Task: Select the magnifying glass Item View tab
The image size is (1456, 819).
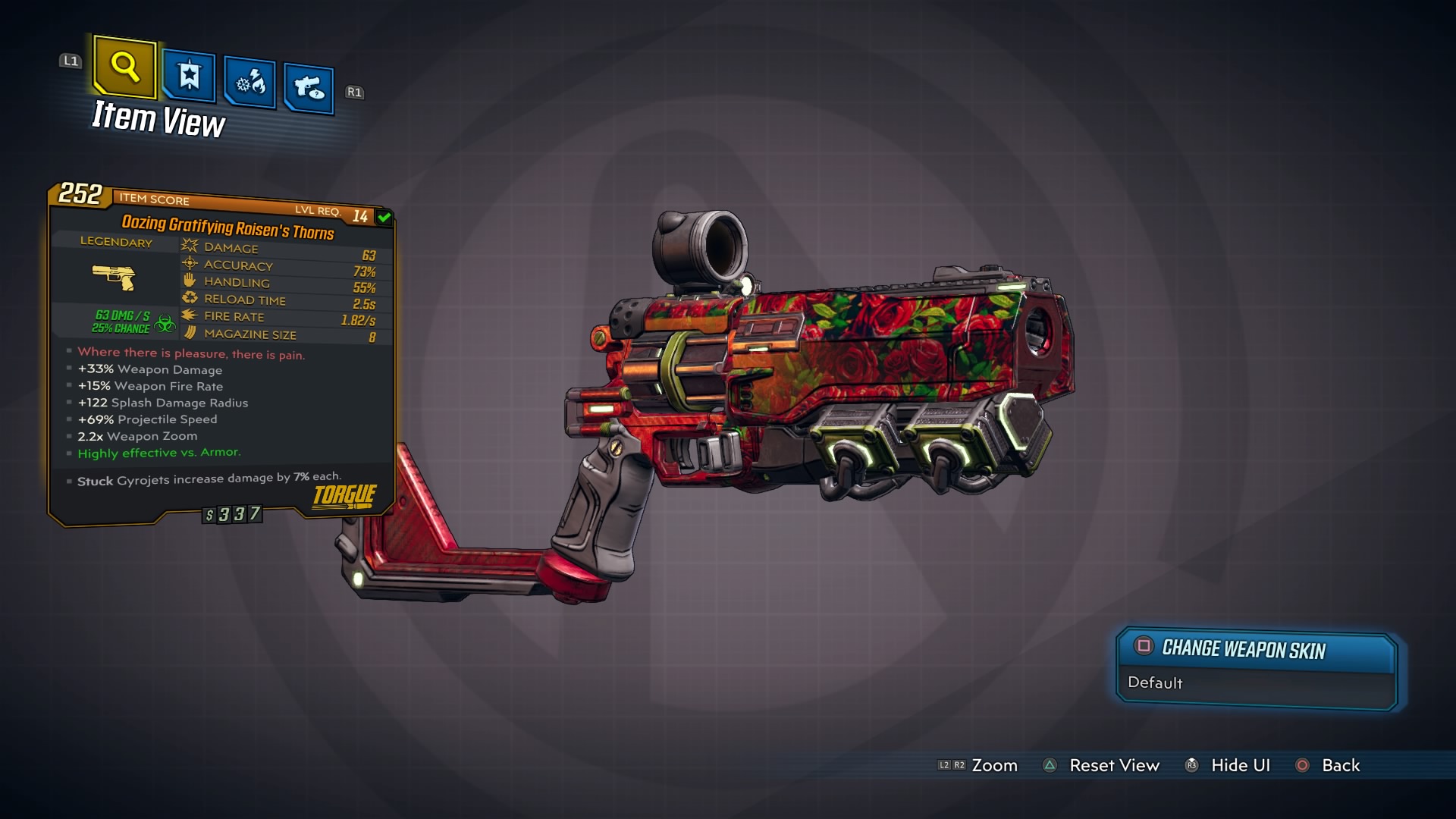Action: point(125,67)
